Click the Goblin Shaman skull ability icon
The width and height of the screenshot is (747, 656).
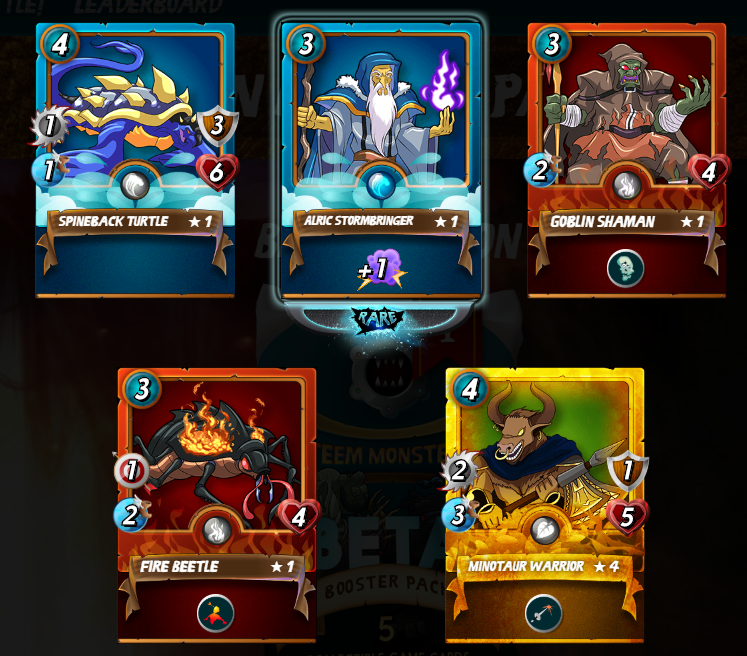coord(626,268)
